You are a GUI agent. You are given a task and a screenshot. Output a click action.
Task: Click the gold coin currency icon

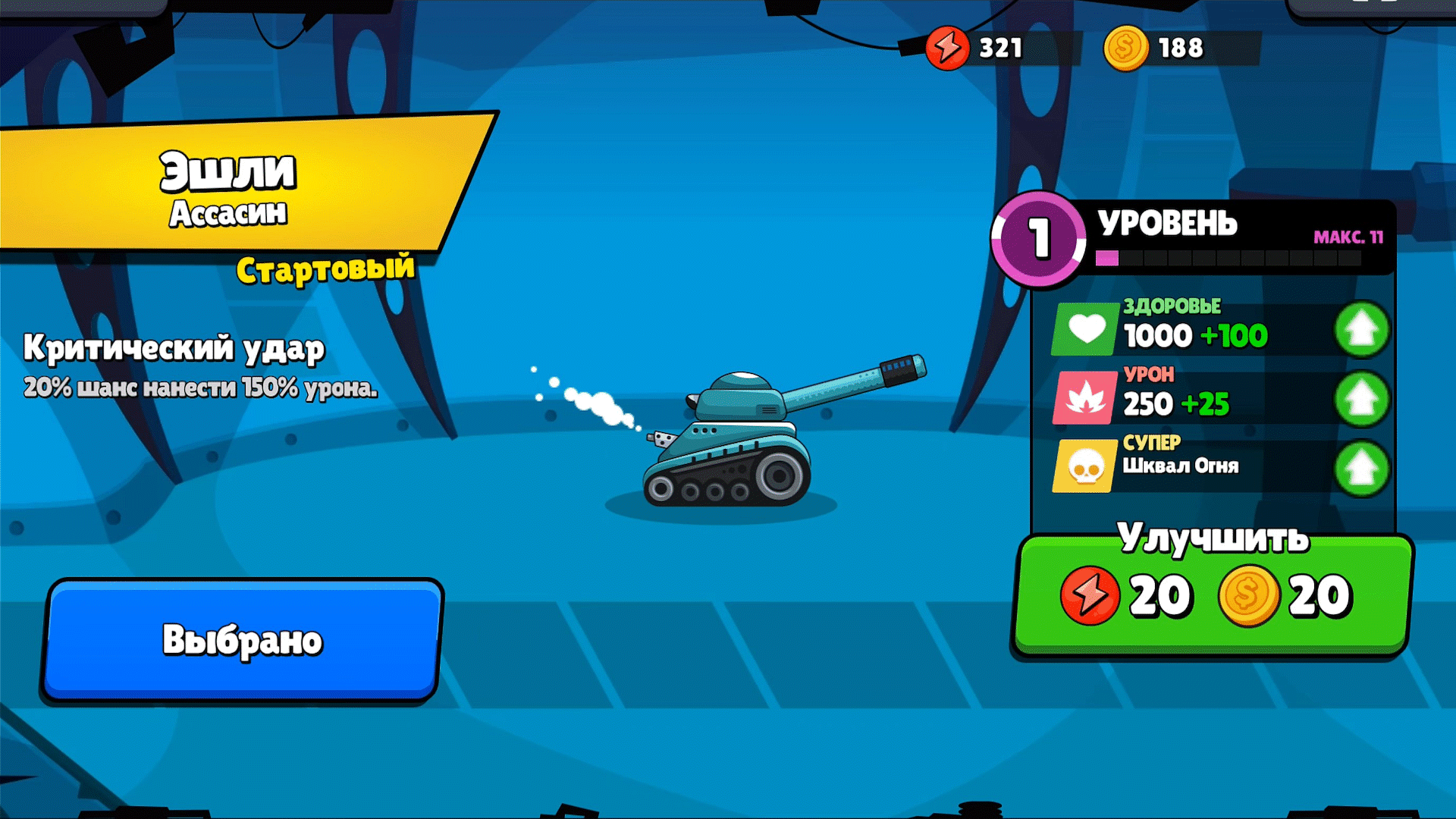pos(1125,48)
